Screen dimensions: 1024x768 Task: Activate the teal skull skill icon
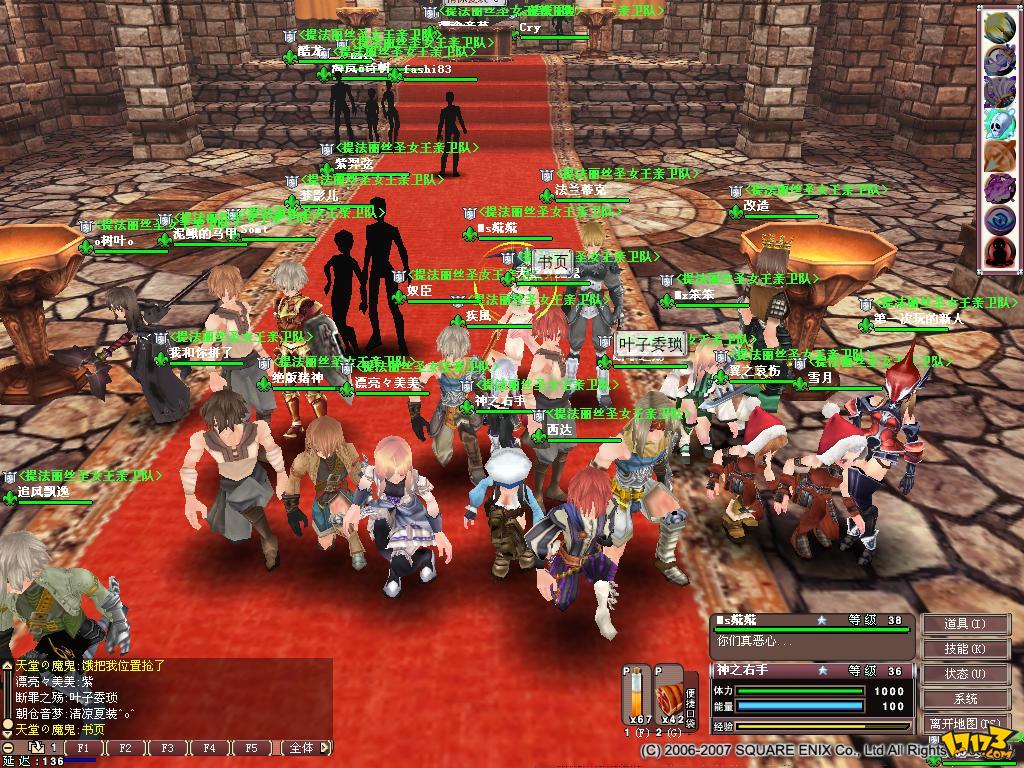(x=1000, y=124)
